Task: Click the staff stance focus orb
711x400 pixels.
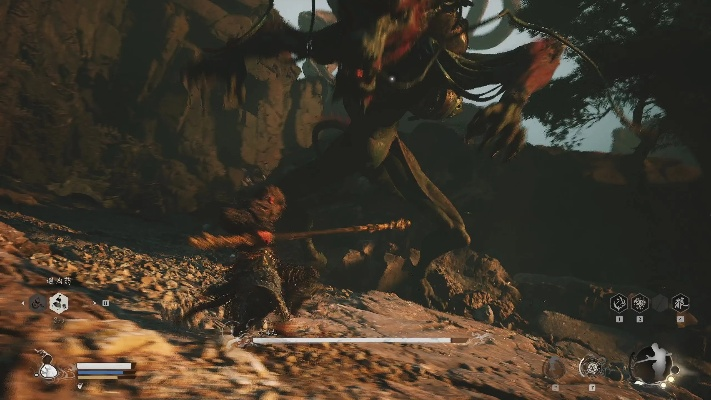Action: [651, 365]
